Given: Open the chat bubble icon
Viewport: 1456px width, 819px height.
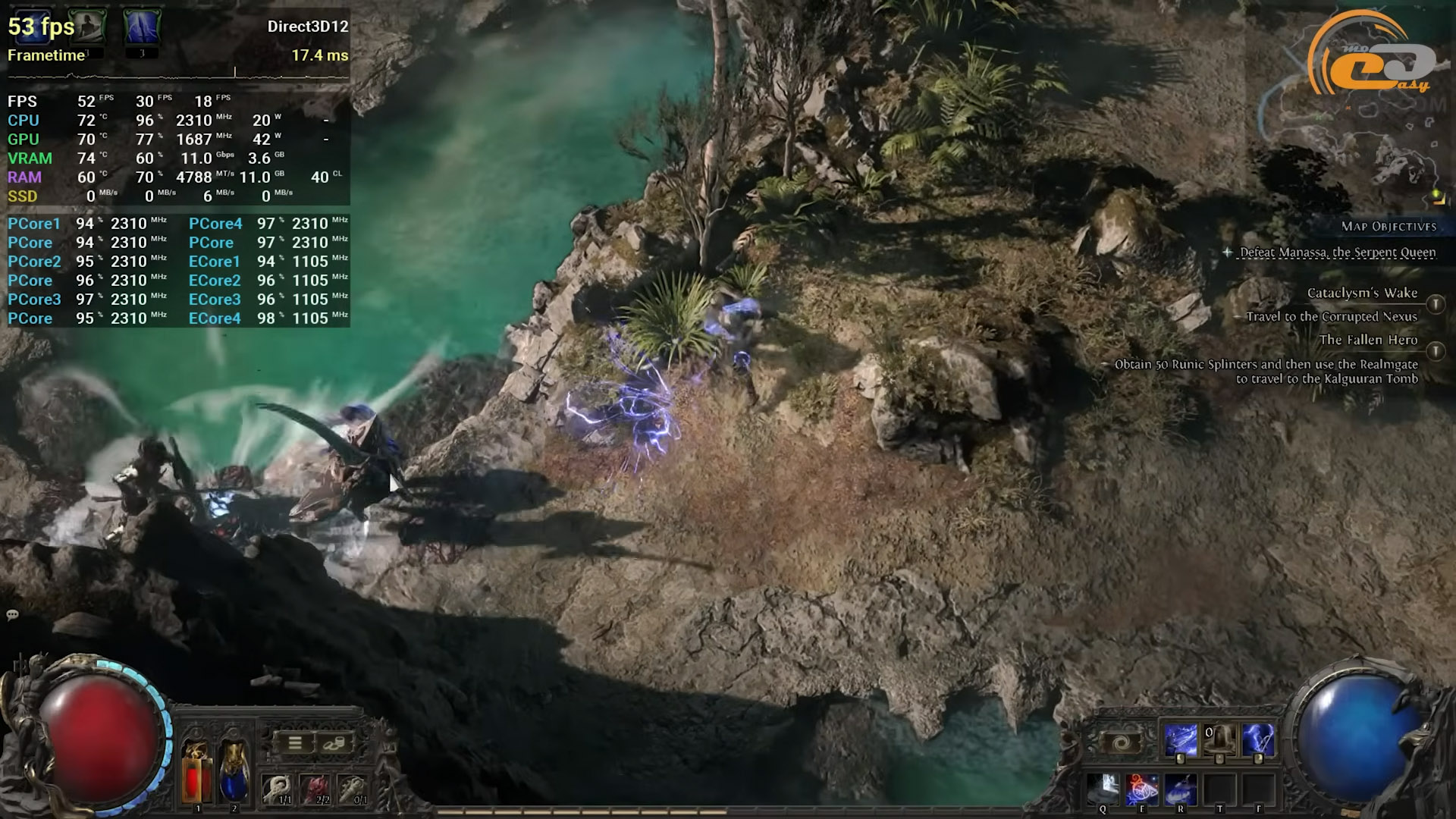Looking at the screenshot, I should 12,615.
